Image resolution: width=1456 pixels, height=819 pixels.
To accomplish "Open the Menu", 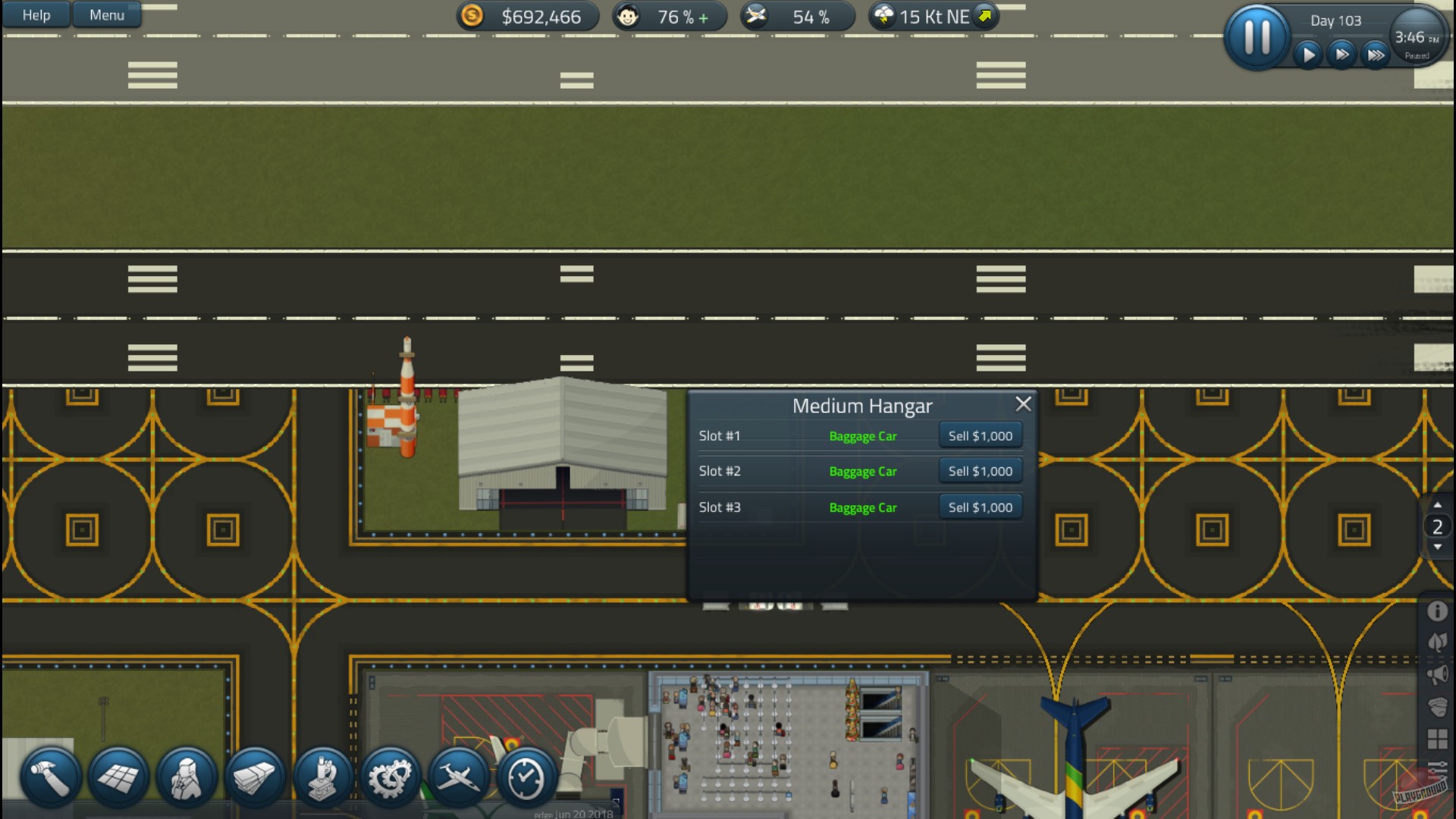I will [x=105, y=14].
